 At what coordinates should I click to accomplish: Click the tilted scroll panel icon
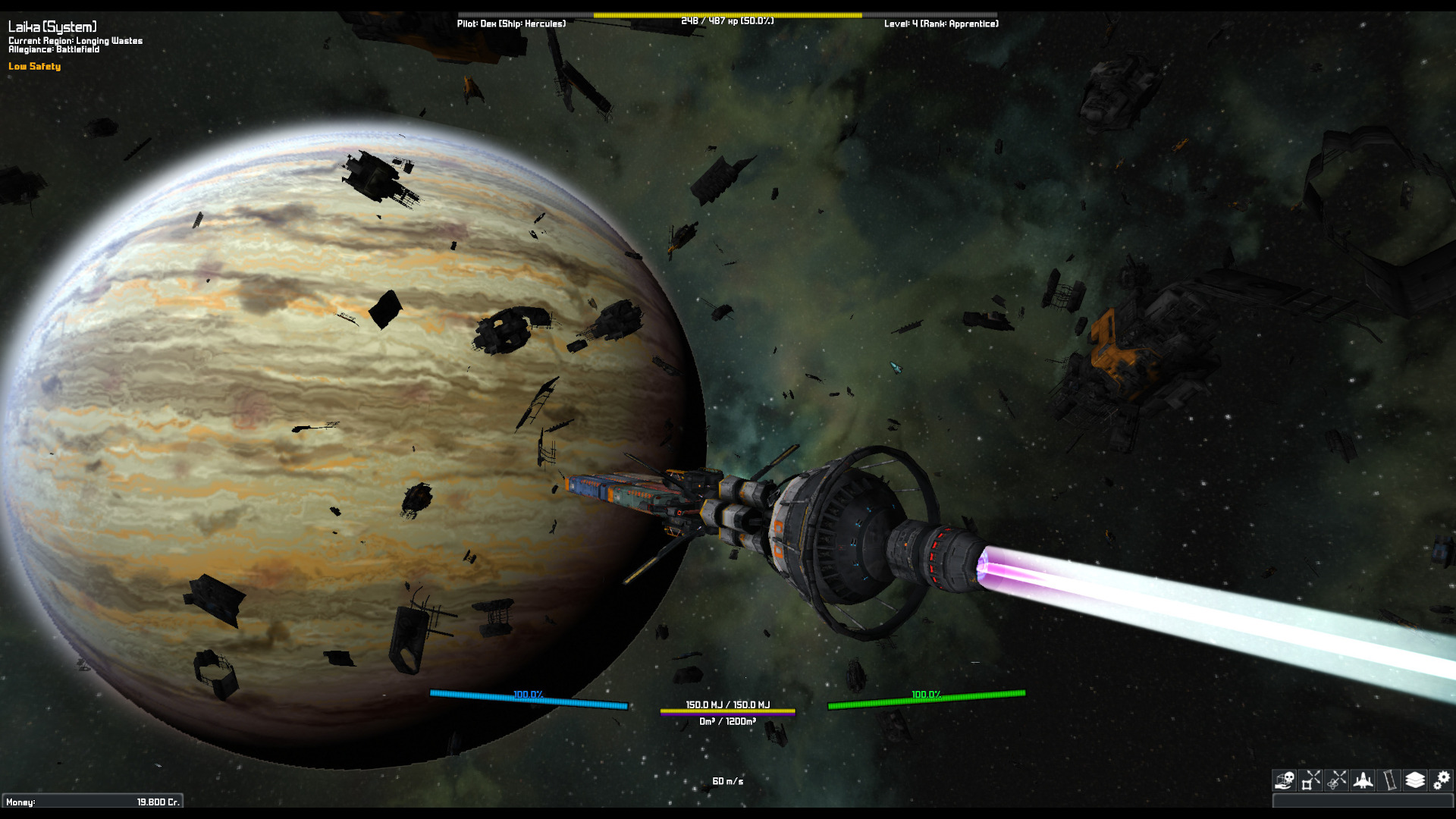1389,780
